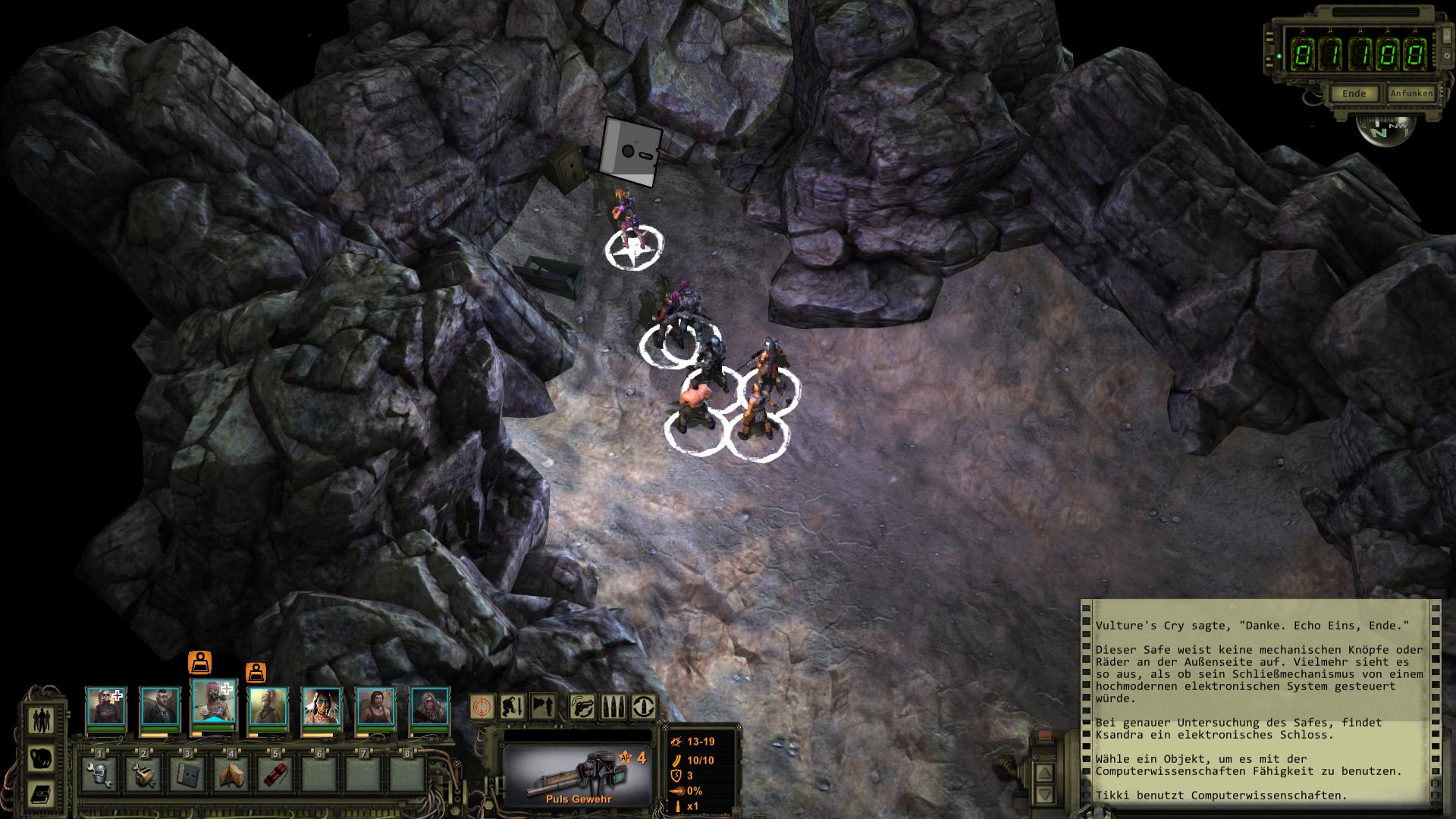Use the floppy disk skill in slot 3
This screenshot has height=819, width=1456.
(187, 775)
